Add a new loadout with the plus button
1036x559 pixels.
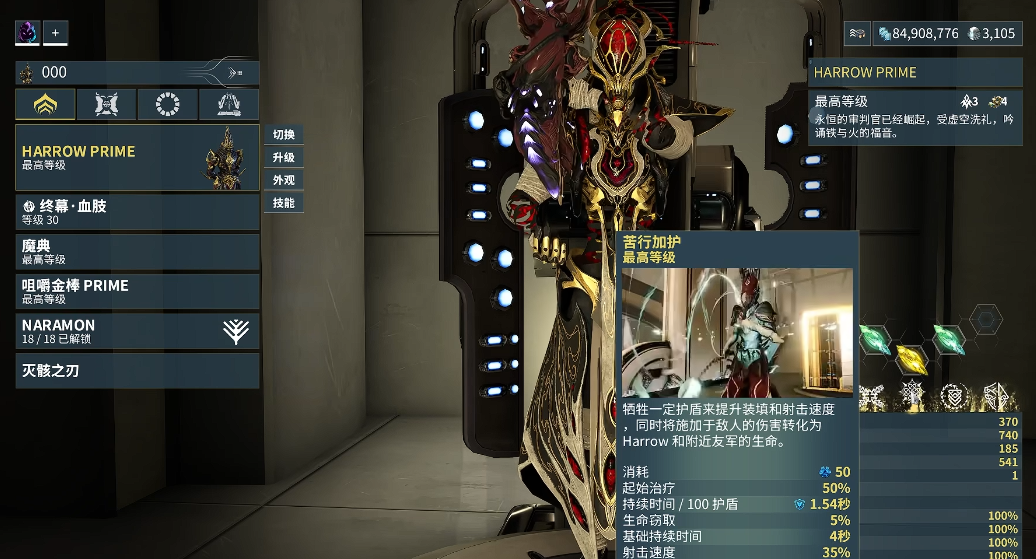point(55,33)
